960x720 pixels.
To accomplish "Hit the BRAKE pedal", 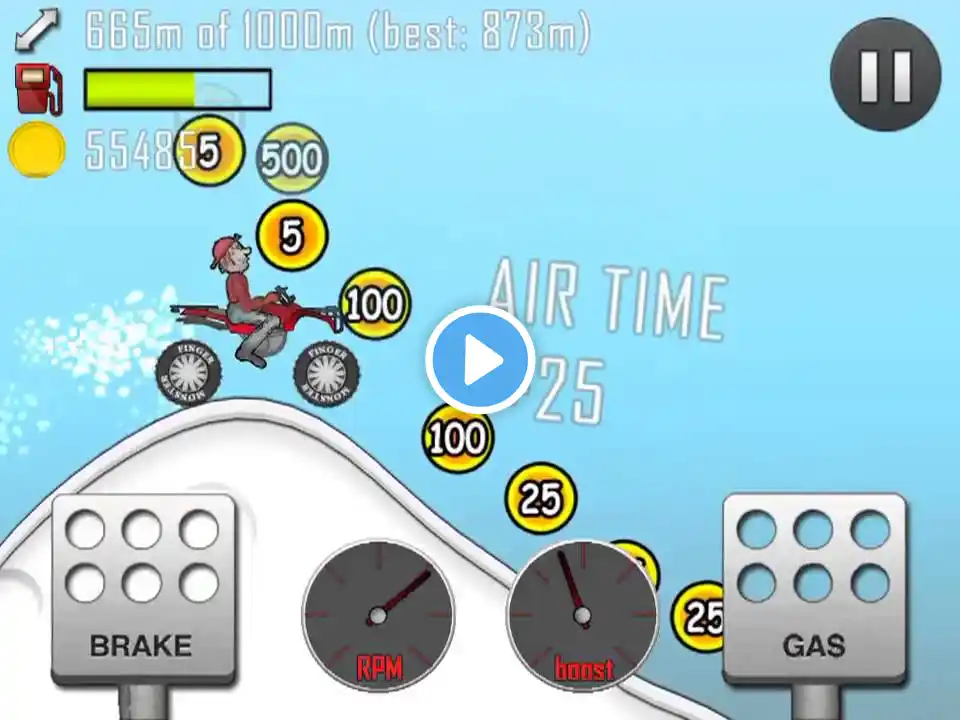I will click(143, 588).
